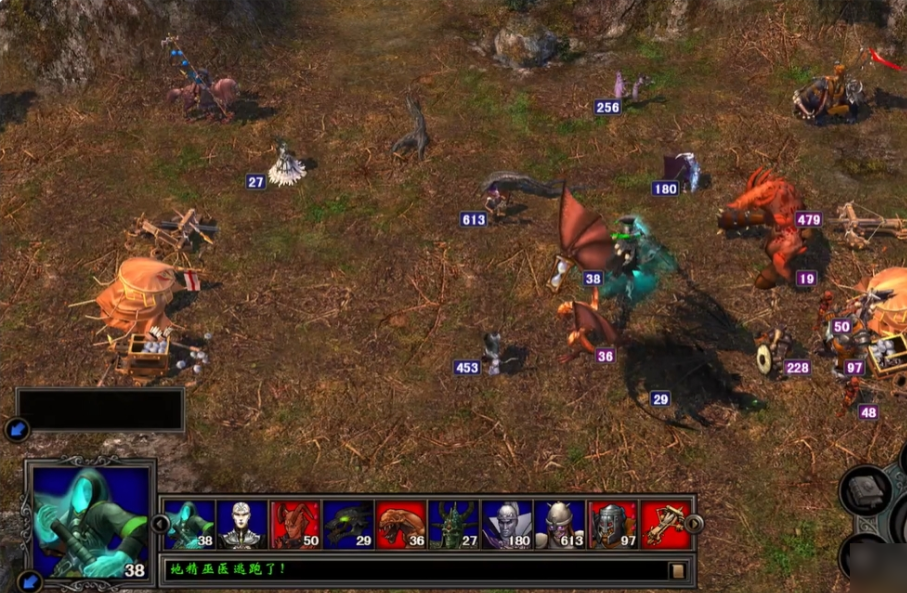Open the combat log scroll icon
This screenshot has height=593, width=907.
[x=678, y=571]
